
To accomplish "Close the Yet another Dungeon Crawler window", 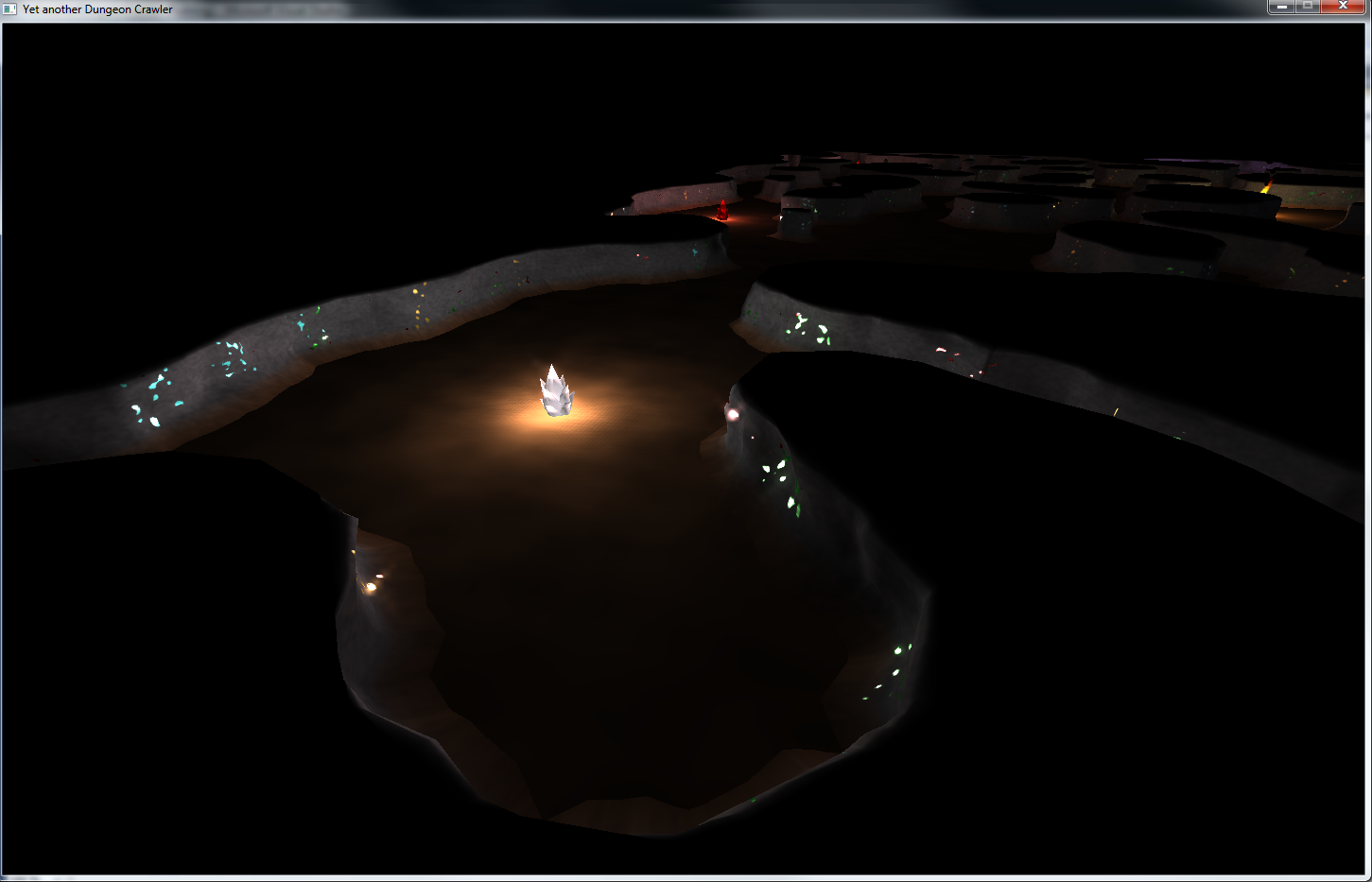I will 1343,7.
